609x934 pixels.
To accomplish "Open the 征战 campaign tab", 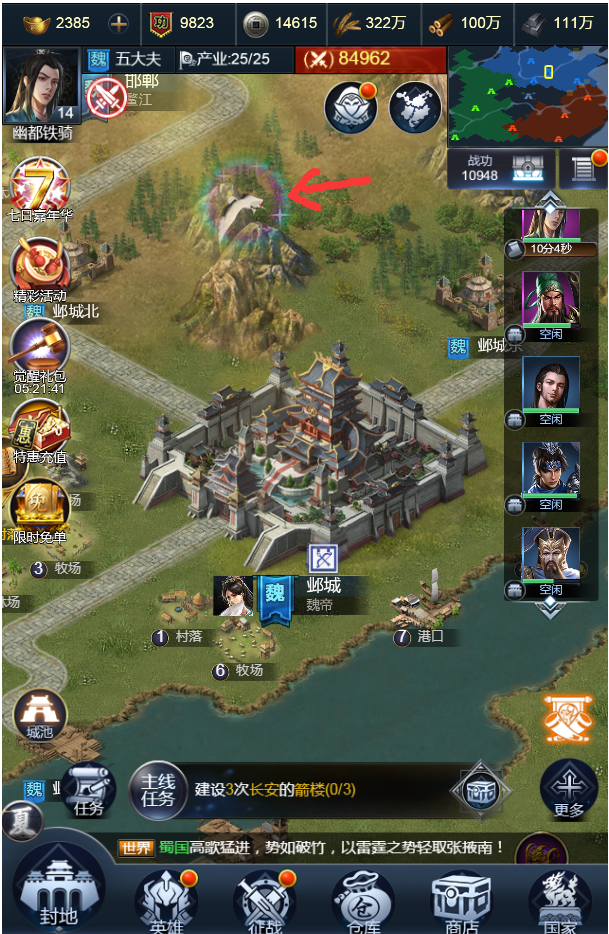I will 264,899.
